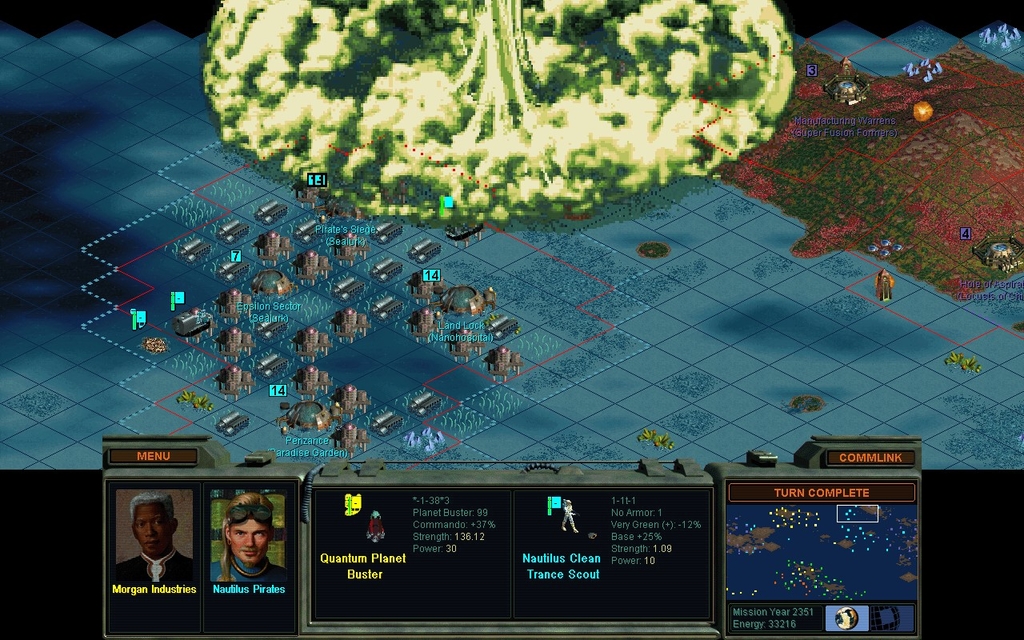
Task: Click the world minimap
Action: [820, 551]
